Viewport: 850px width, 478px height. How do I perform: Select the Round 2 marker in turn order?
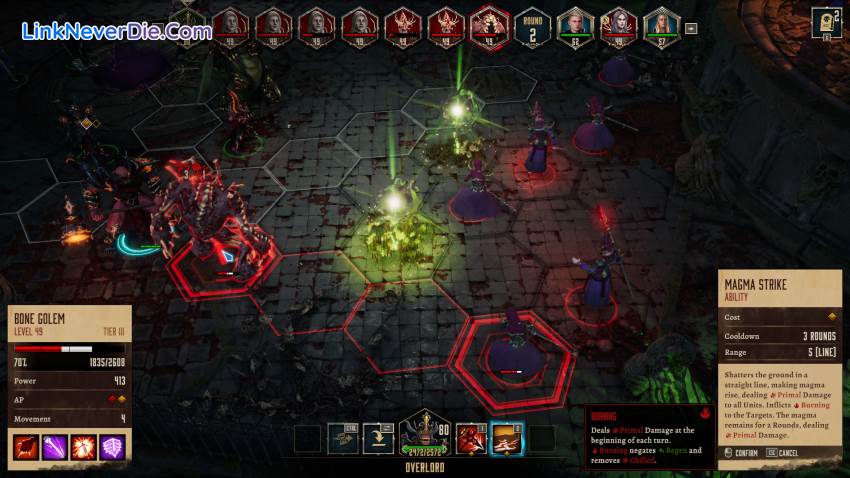[533, 25]
